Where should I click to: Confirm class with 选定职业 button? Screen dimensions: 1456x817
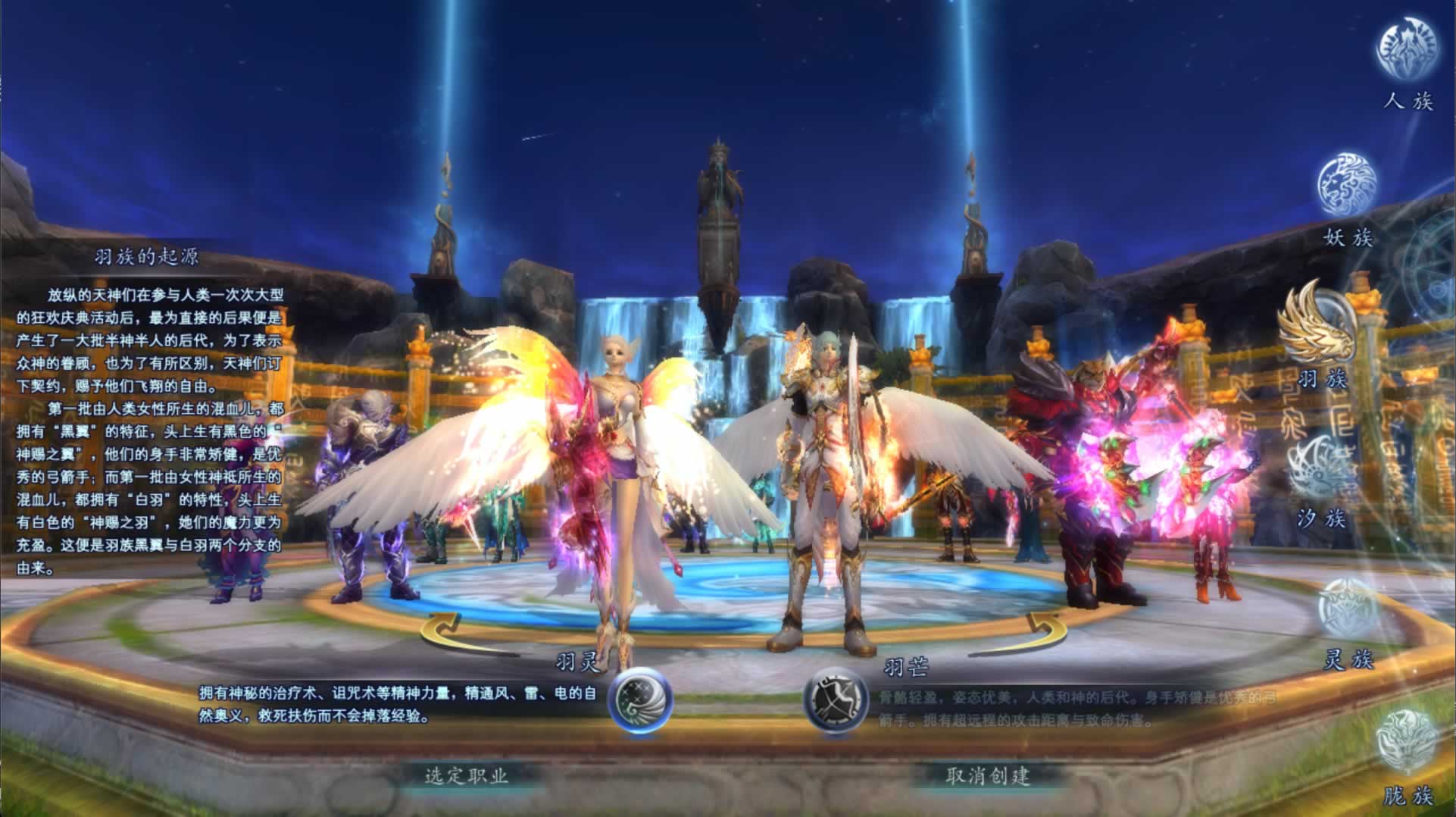[x=467, y=775]
